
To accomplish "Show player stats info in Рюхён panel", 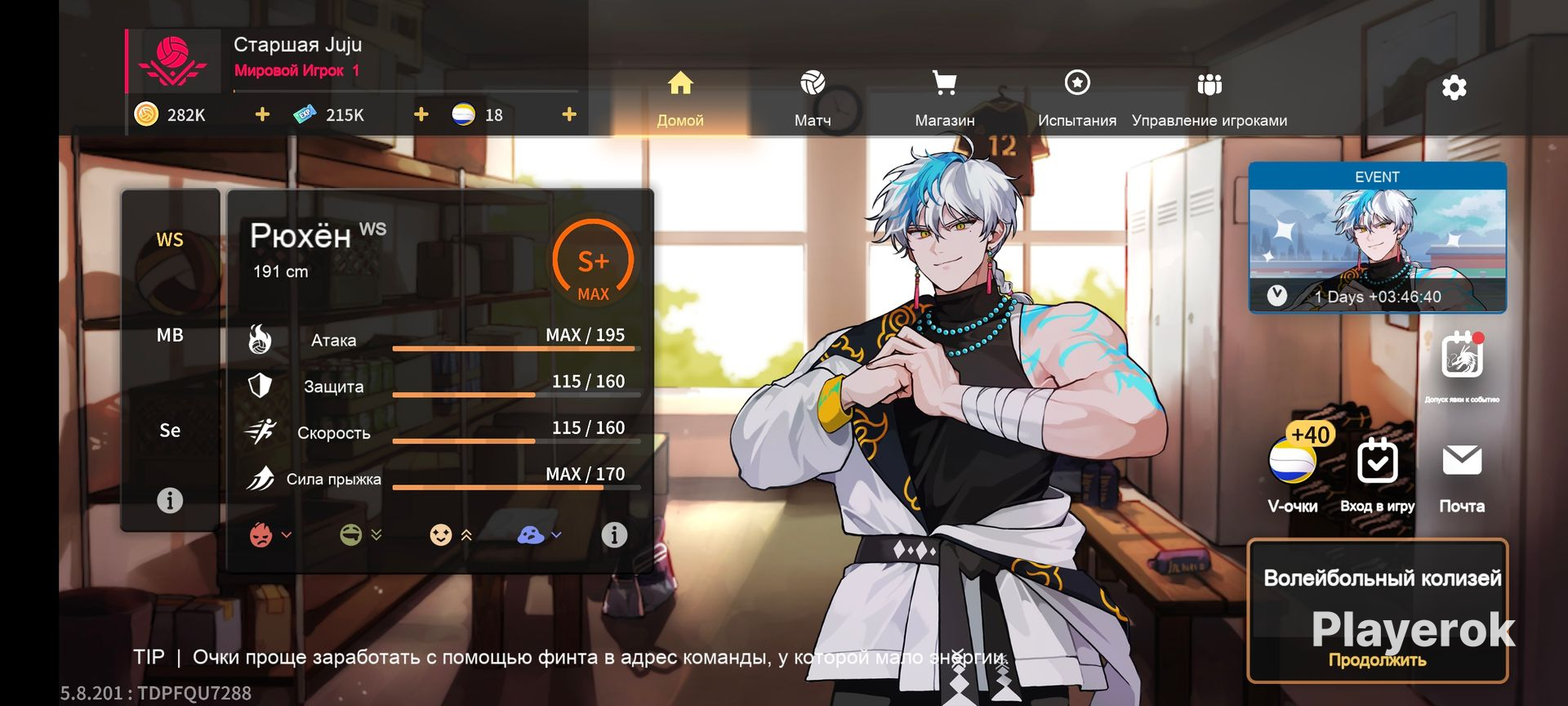I will click(x=614, y=535).
